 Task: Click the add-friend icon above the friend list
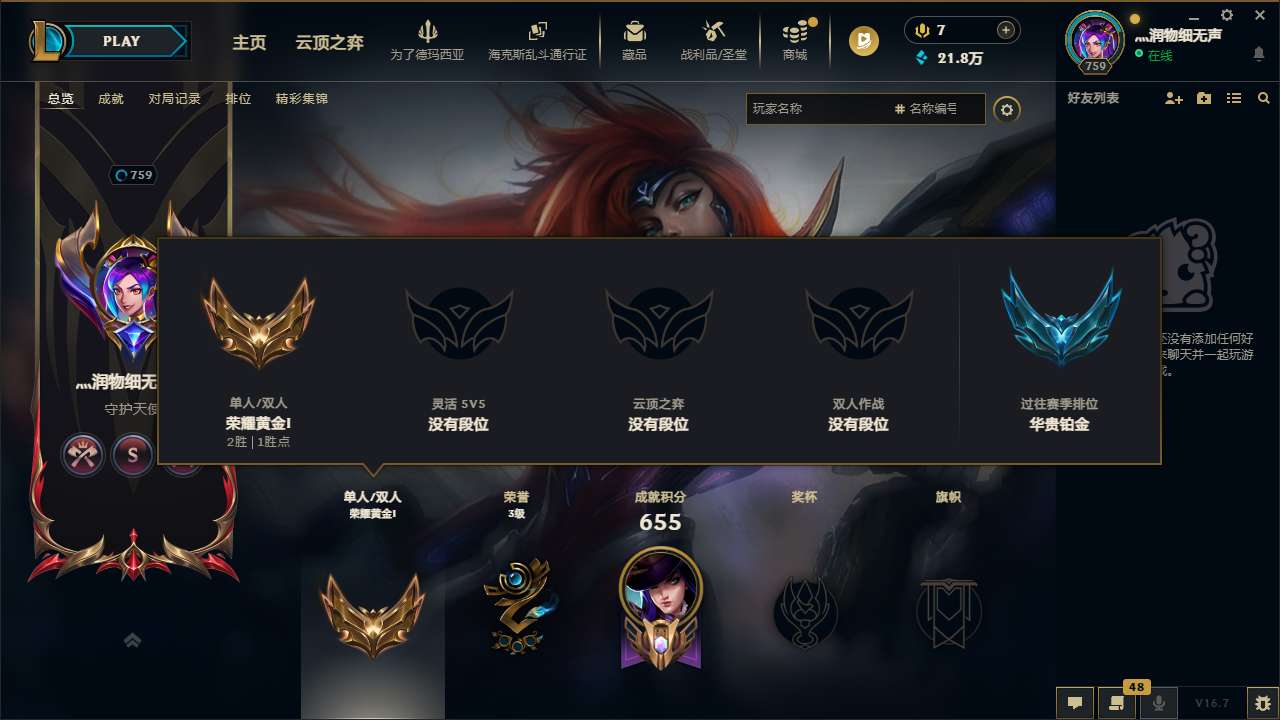(1172, 98)
